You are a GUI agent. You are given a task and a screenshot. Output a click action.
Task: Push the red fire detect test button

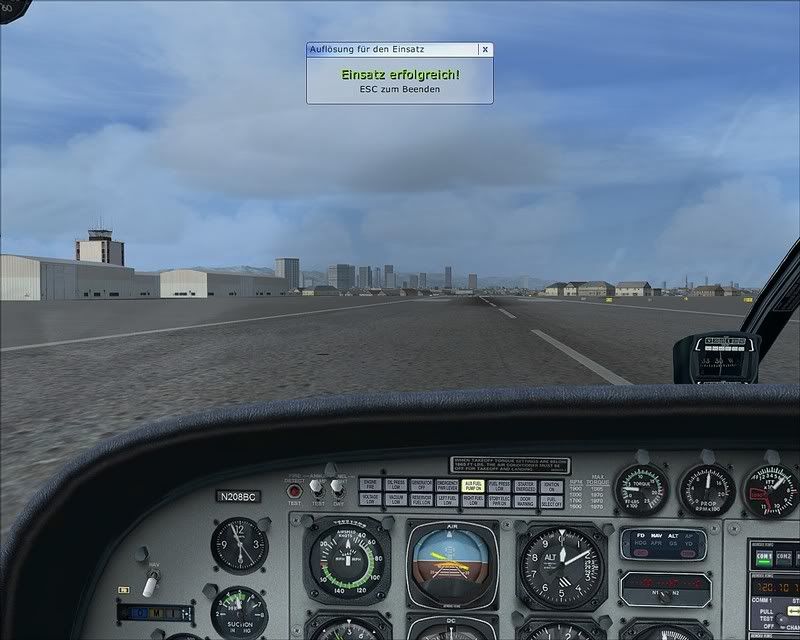(x=295, y=490)
